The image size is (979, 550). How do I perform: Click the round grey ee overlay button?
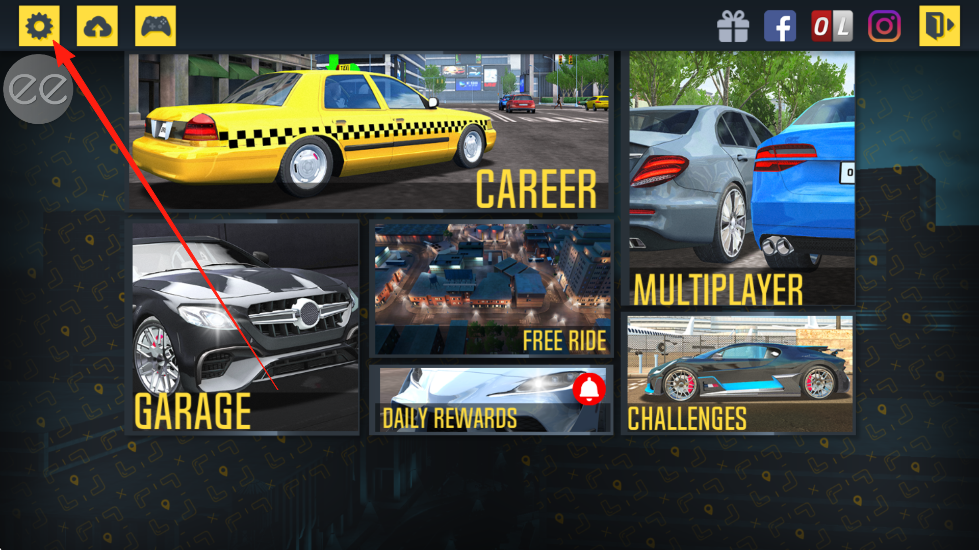click(x=39, y=89)
